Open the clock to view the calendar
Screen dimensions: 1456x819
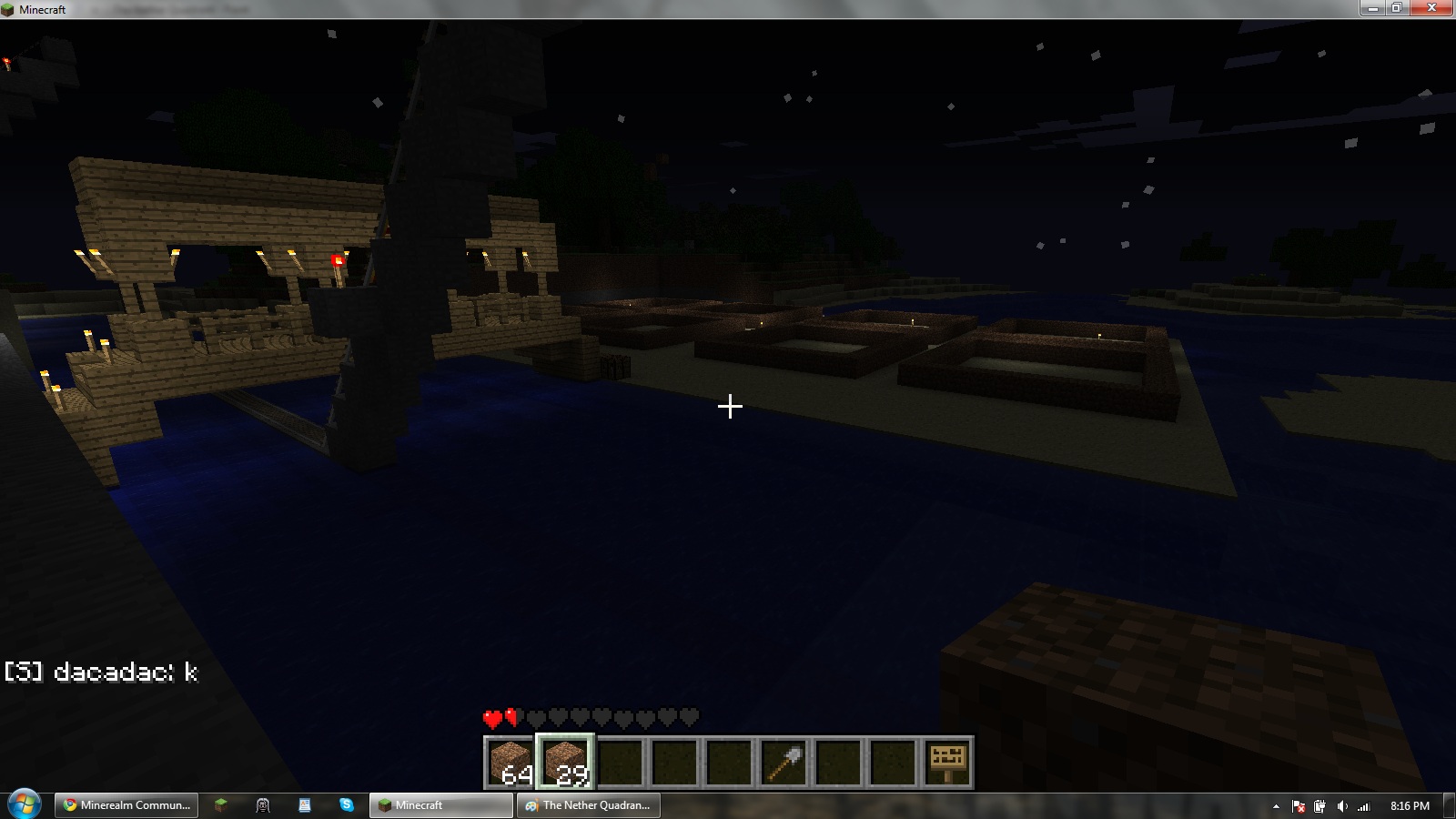[x=1409, y=805]
